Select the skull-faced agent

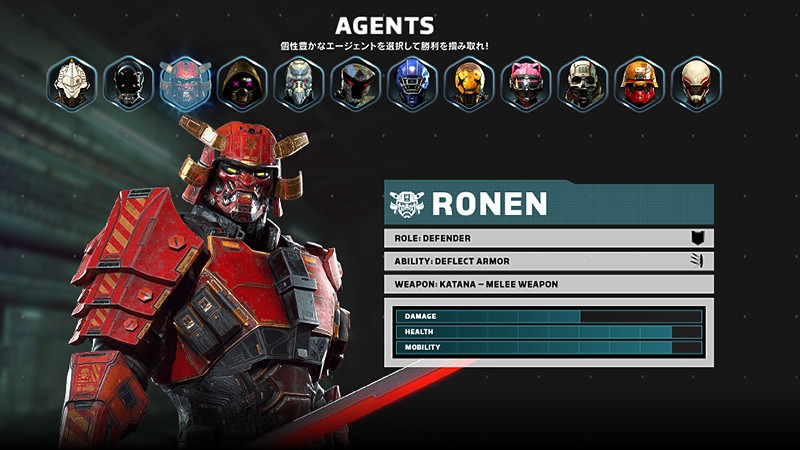(583, 82)
